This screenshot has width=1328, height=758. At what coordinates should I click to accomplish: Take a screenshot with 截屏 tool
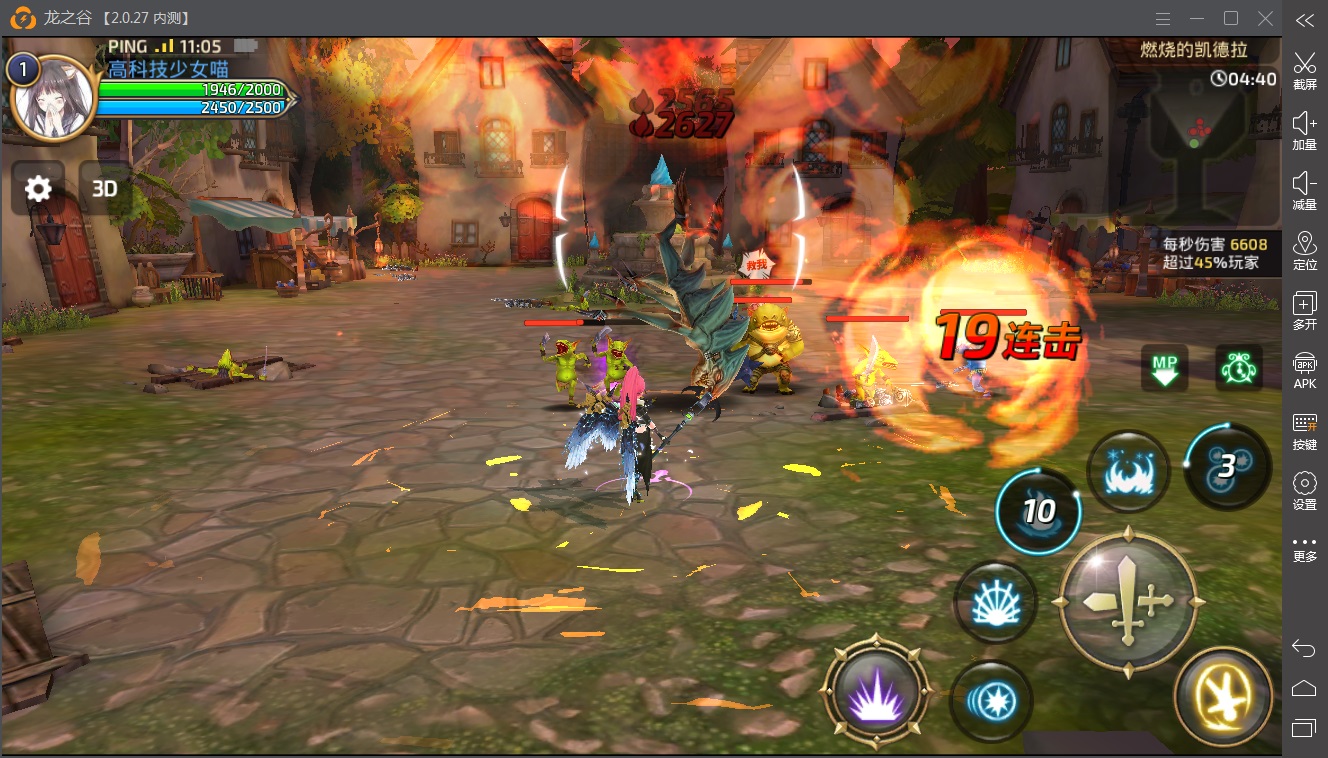(1304, 68)
